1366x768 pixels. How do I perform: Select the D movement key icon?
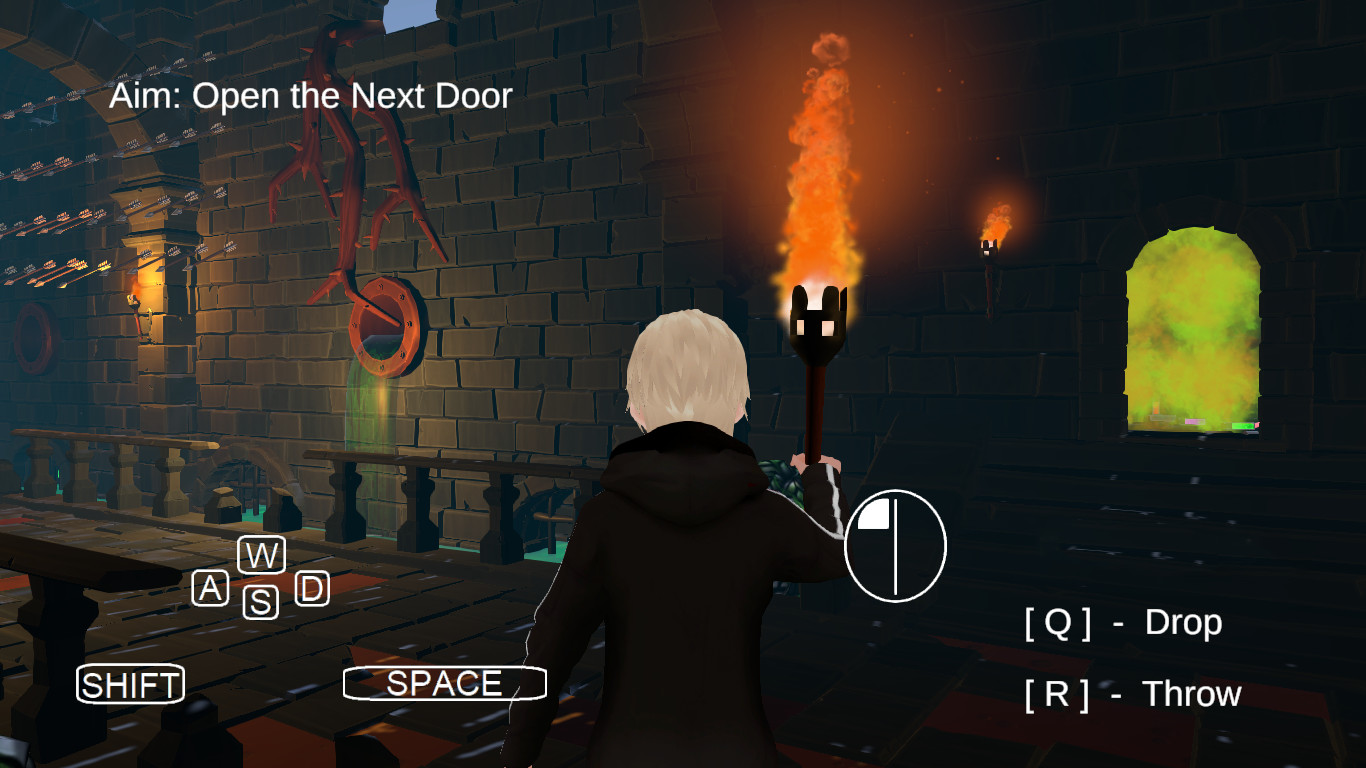(x=311, y=590)
